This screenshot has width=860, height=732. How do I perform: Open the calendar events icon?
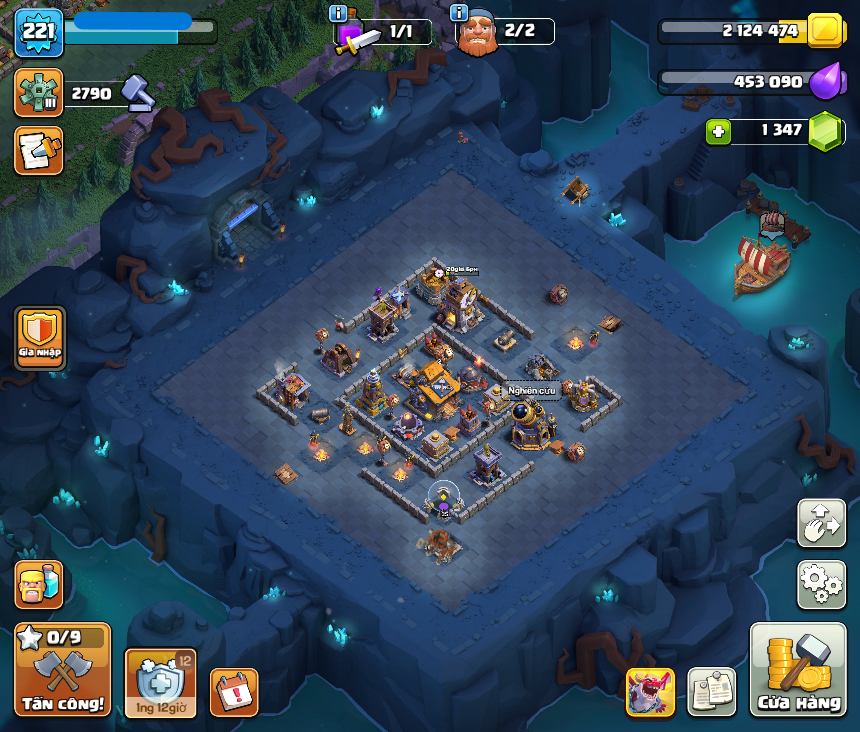click(234, 692)
